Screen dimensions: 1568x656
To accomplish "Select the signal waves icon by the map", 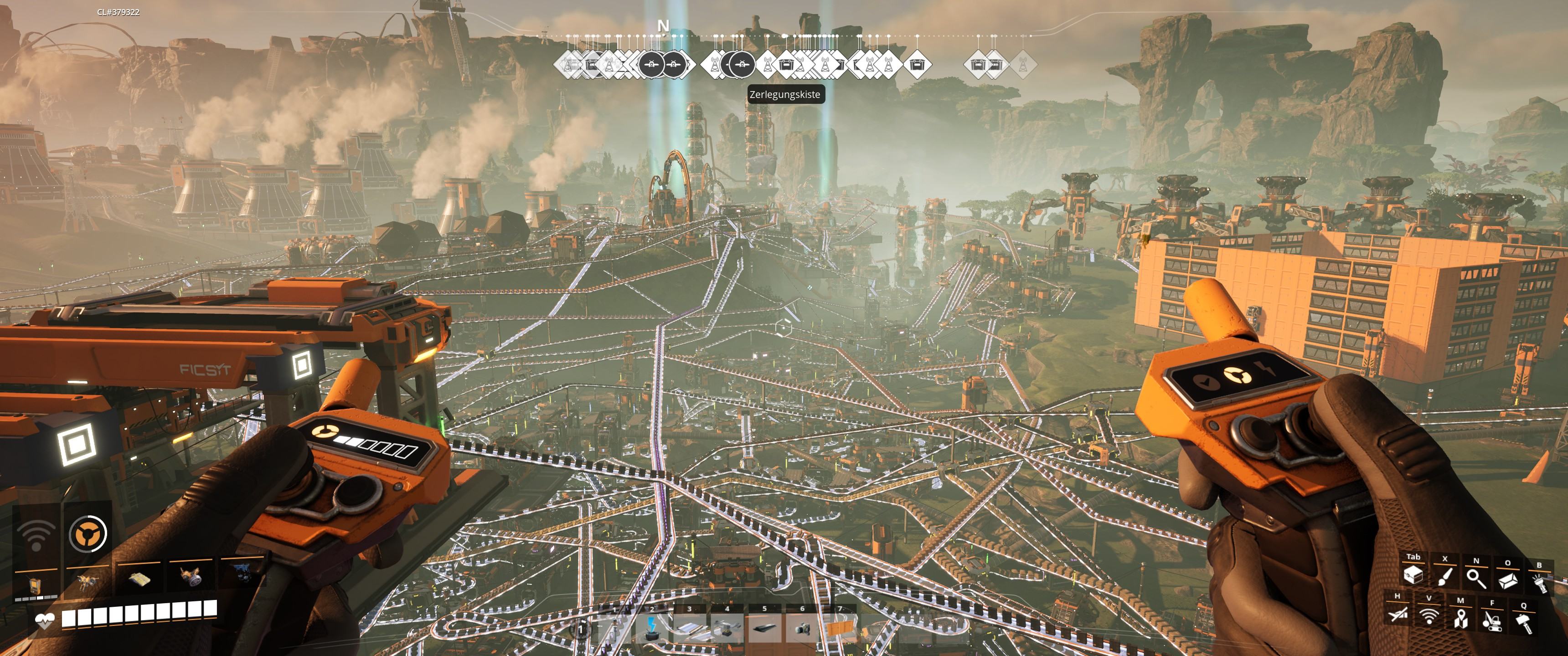I will point(1429,616).
